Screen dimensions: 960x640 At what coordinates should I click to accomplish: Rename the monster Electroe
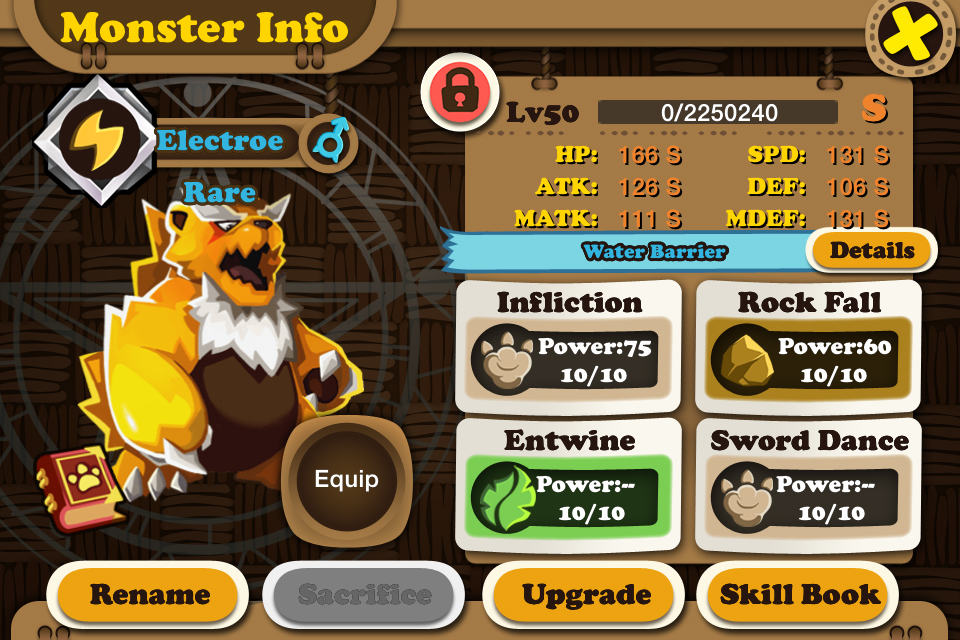point(150,595)
